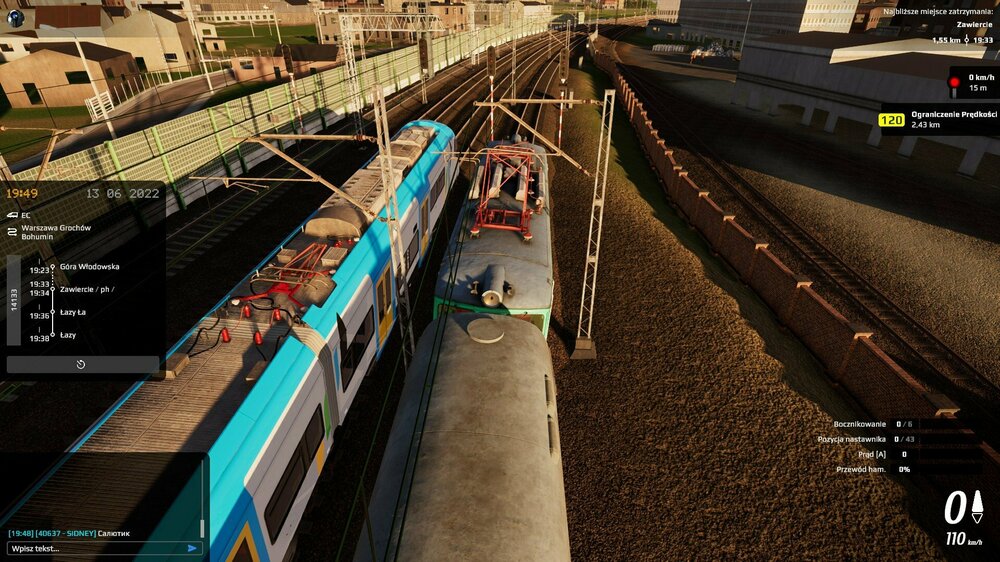Click the SIDNEY chat message
Image resolution: width=1000 pixels, height=562 pixels.
coord(70,533)
